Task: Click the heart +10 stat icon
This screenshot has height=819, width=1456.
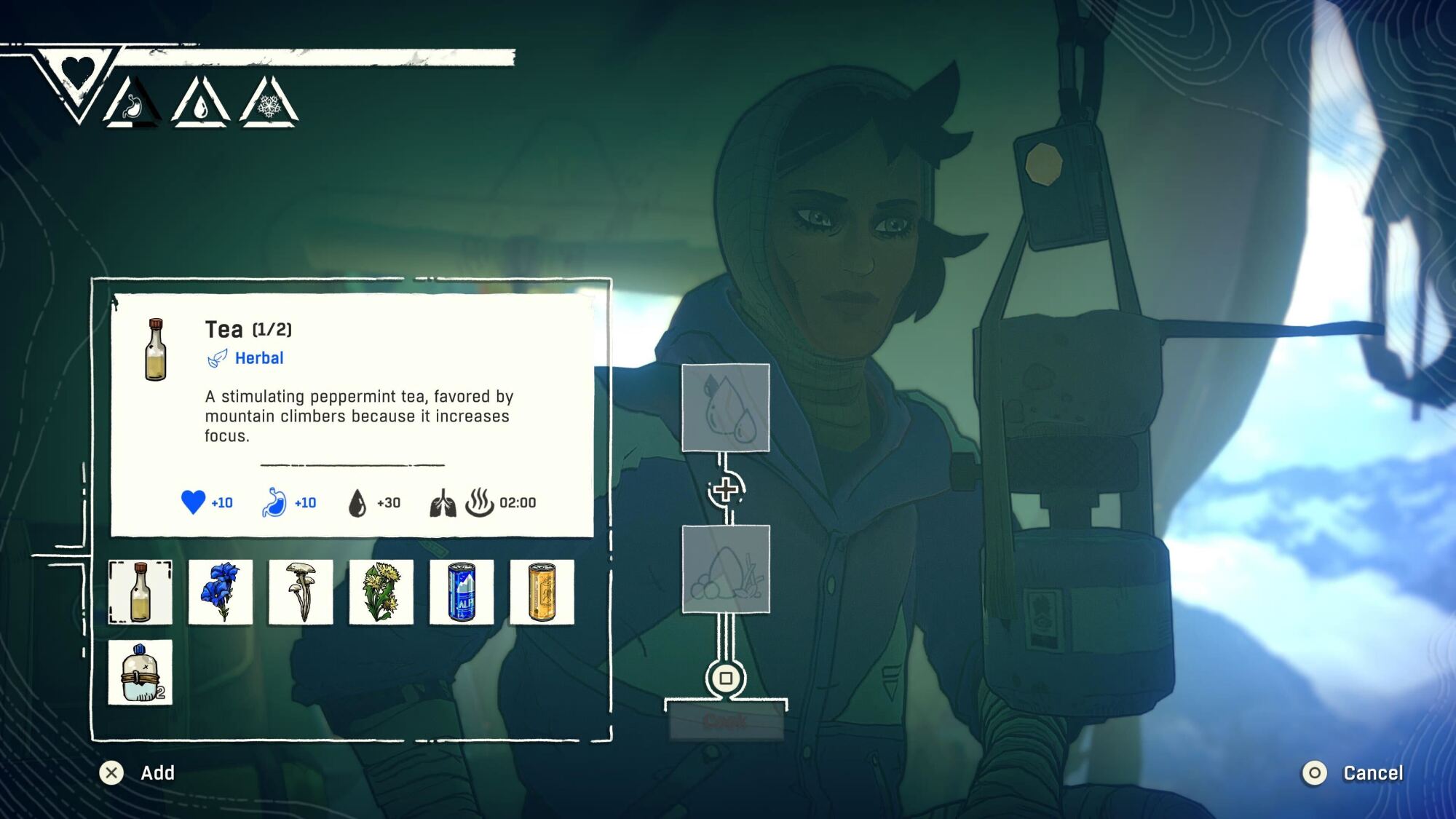Action: coord(194,502)
